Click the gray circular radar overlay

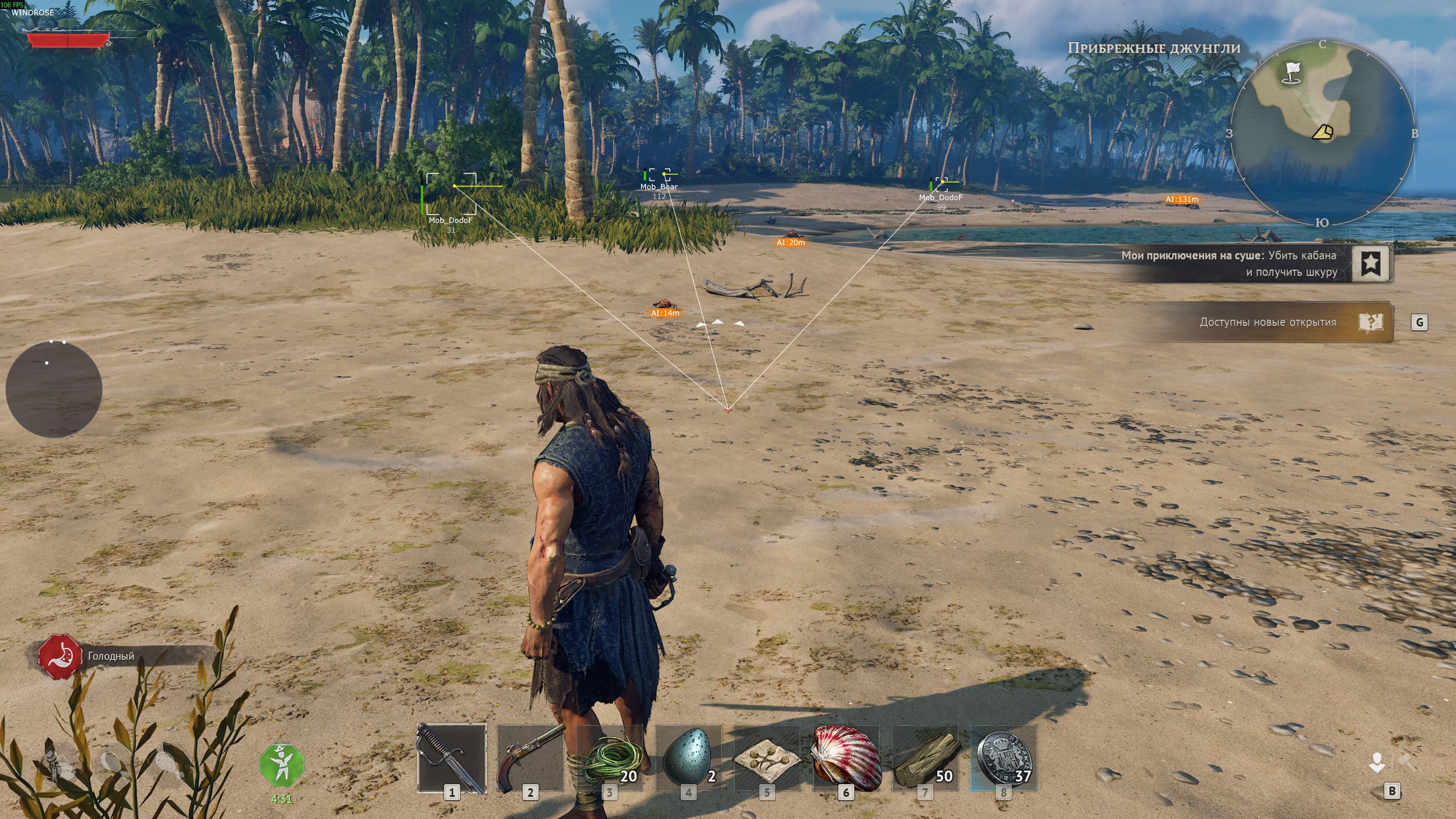coord(54,390)
